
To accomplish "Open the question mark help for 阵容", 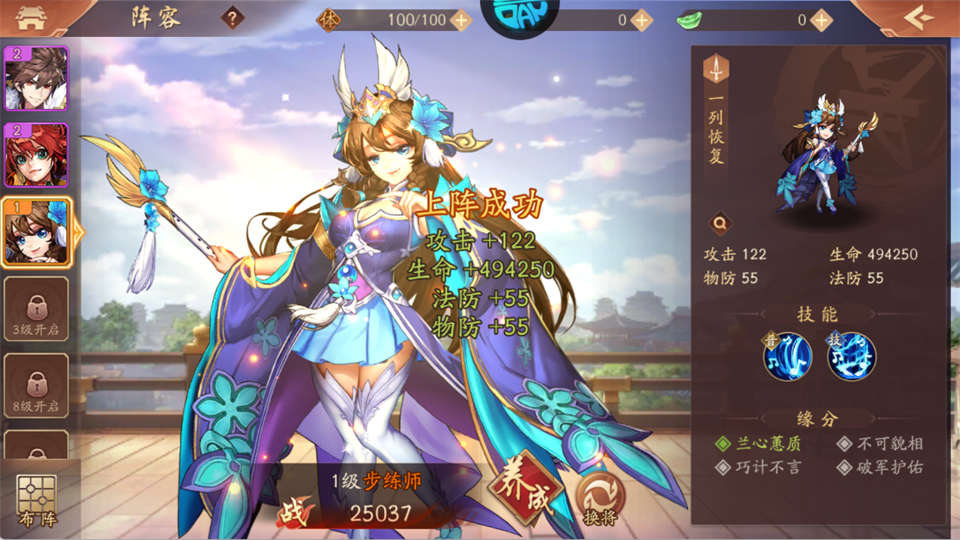I will pyautogui.click(x=233, y=18).
